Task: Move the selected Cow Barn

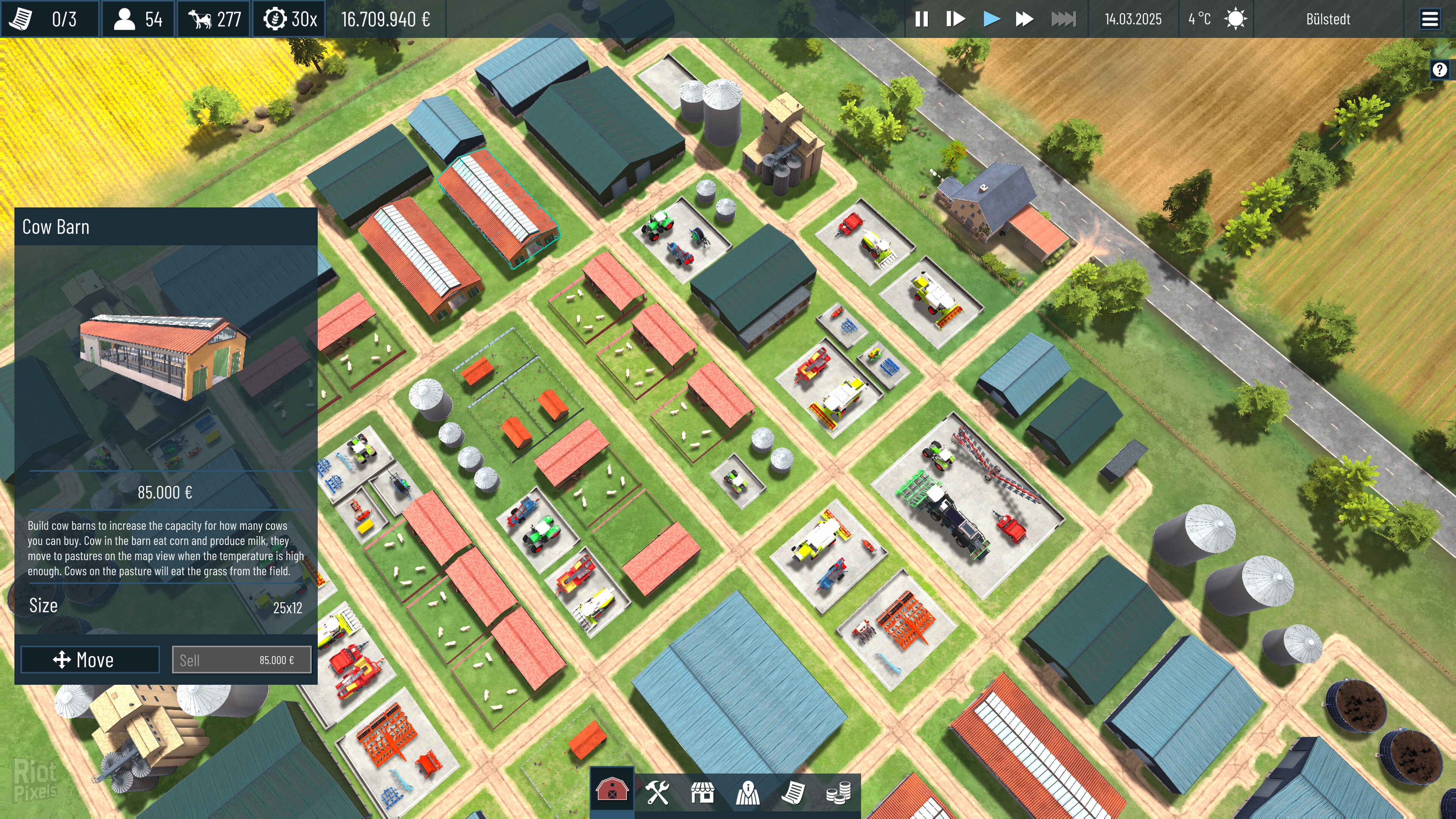Action: click(x=90, y=660)
